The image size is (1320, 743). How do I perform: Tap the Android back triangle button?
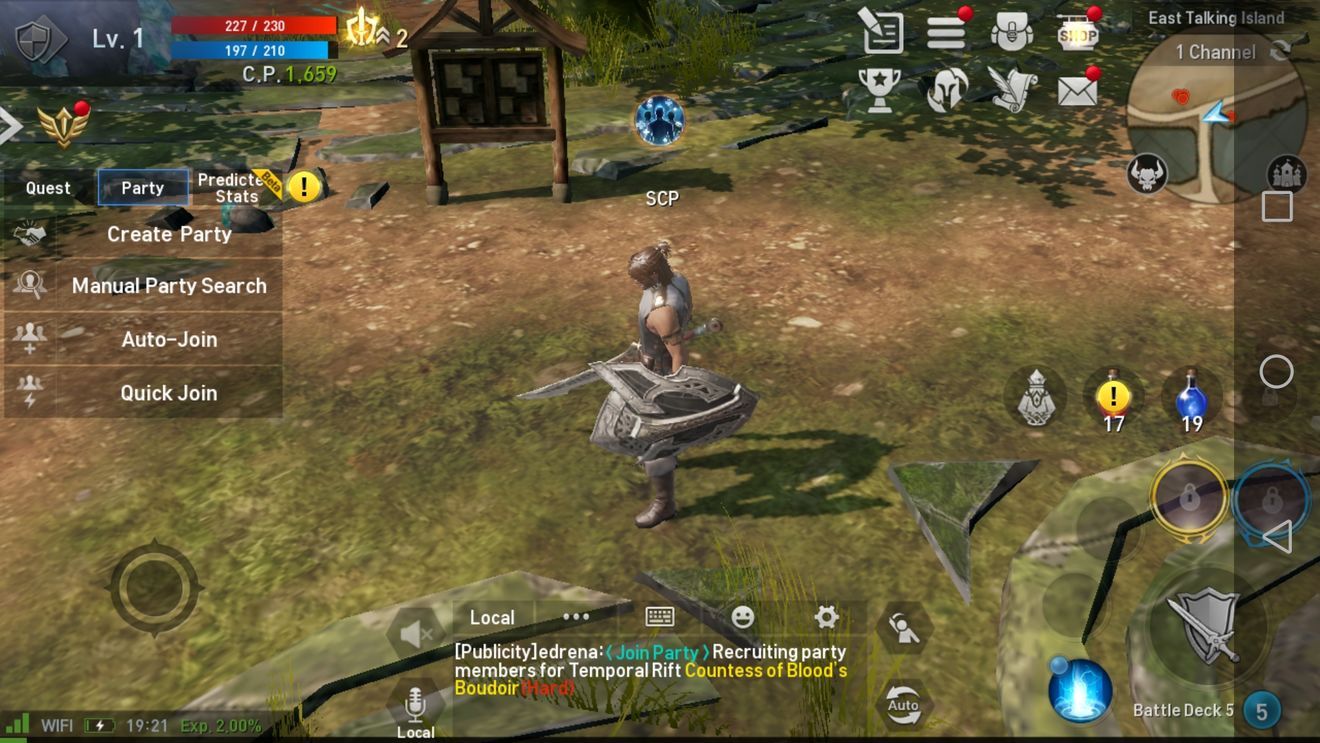(1277, 537)
